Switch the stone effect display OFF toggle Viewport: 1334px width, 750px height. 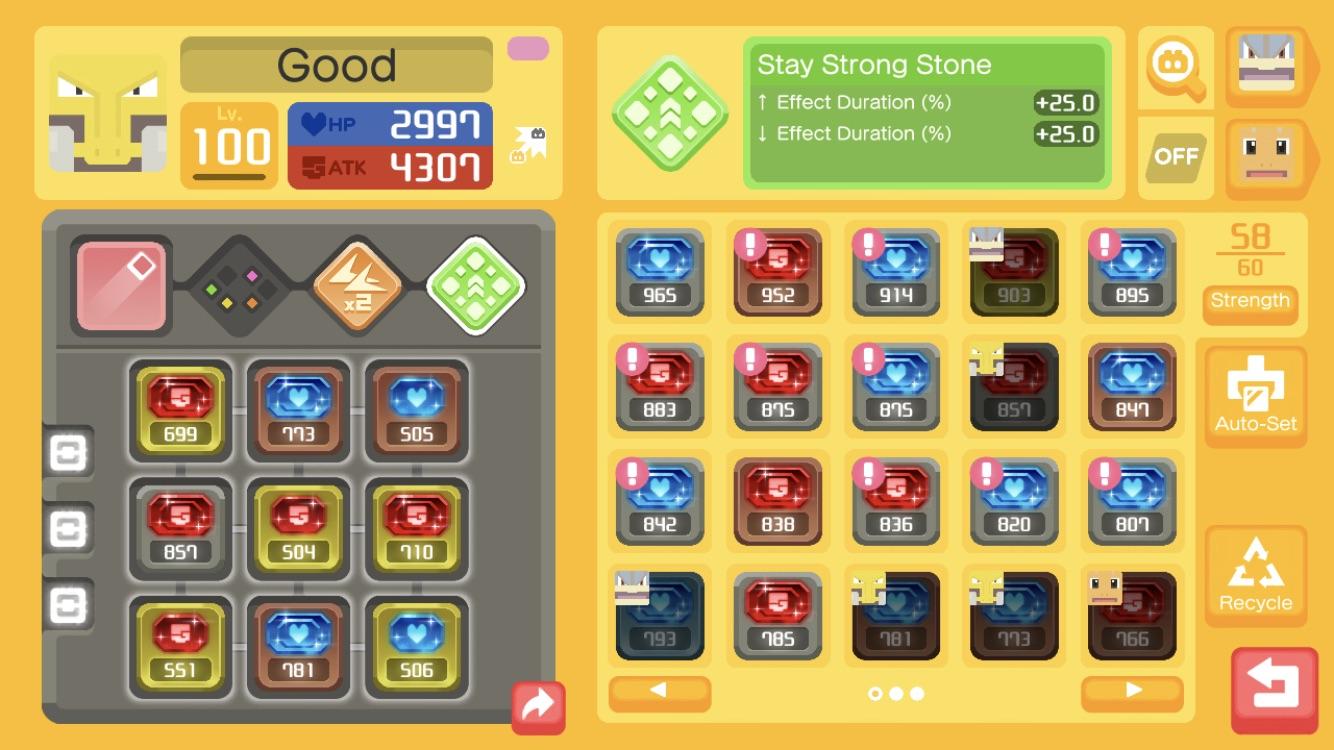point(1176,157)
